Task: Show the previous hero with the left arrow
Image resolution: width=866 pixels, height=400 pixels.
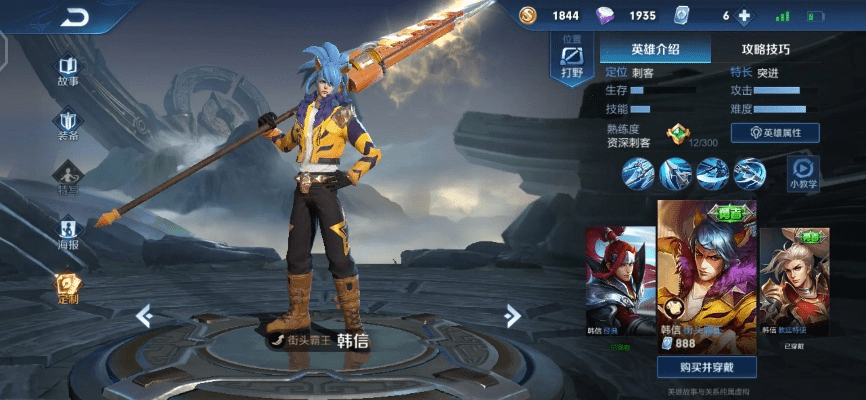Action: tap(144, 316)
